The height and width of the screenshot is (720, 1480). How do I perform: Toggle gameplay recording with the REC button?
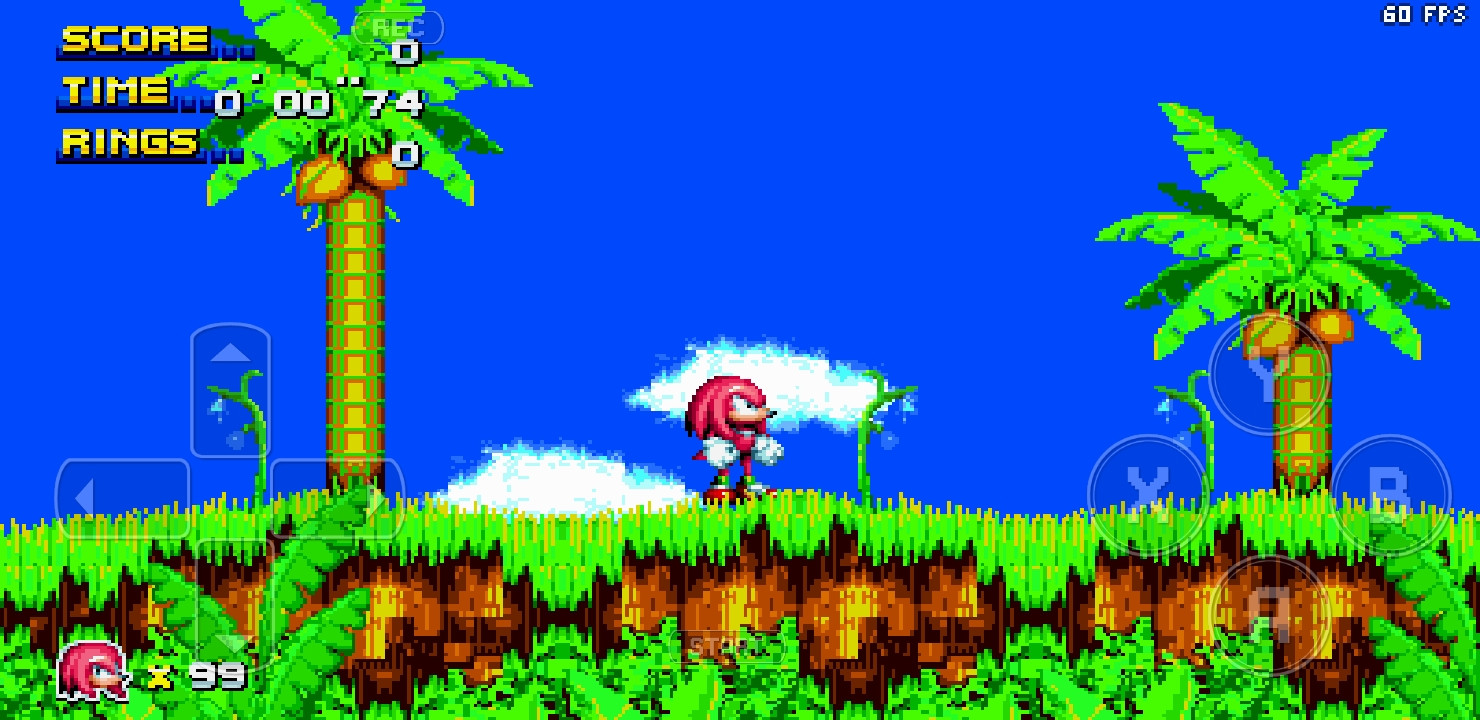(x=398, y=26)
